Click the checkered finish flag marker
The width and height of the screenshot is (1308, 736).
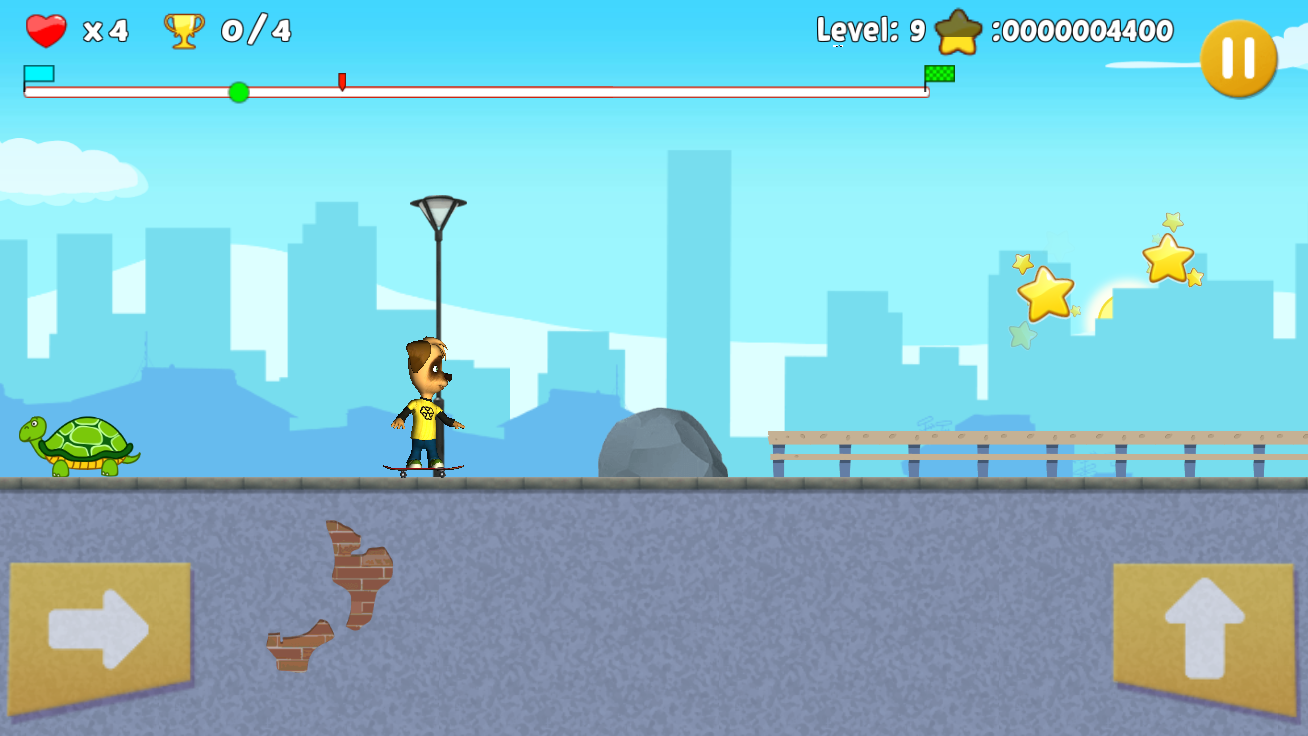click(x=938, y=72)
